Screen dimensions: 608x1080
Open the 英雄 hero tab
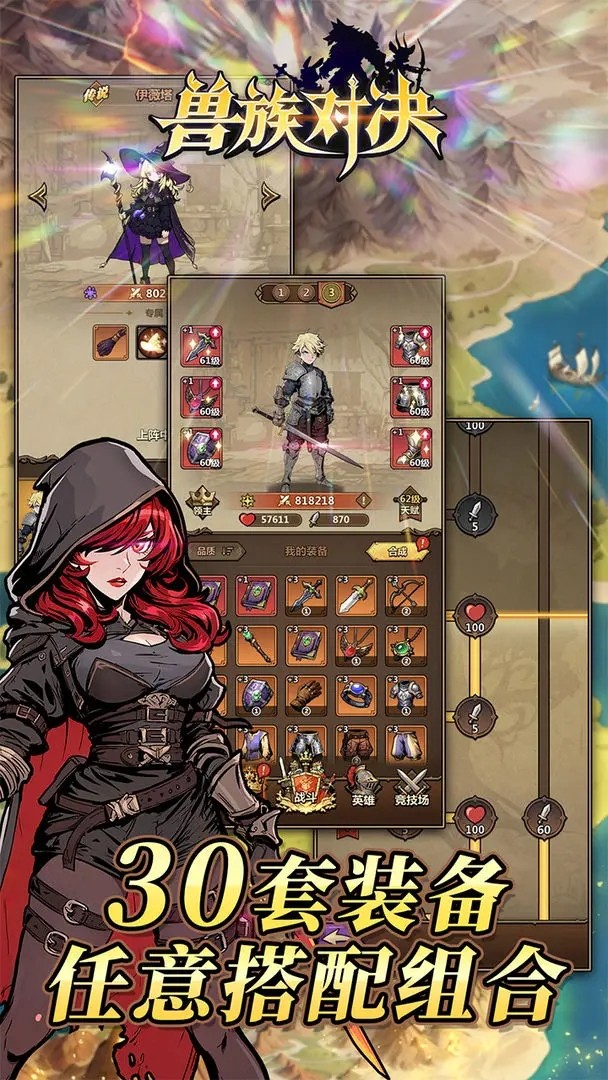click(x=362, y=784)
